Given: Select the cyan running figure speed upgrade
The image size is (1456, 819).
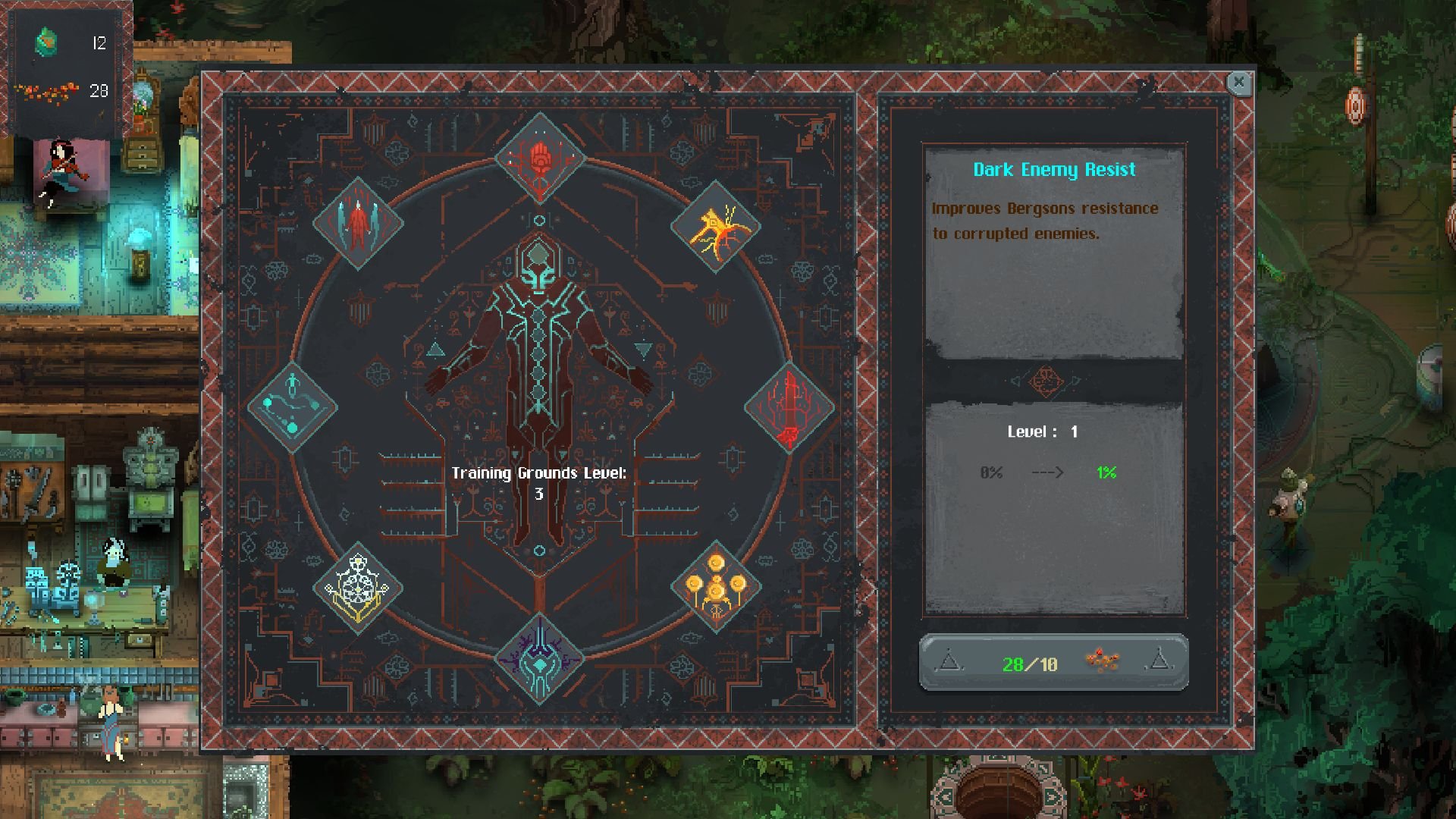Looking at the screenshot, I should point(291,408).
